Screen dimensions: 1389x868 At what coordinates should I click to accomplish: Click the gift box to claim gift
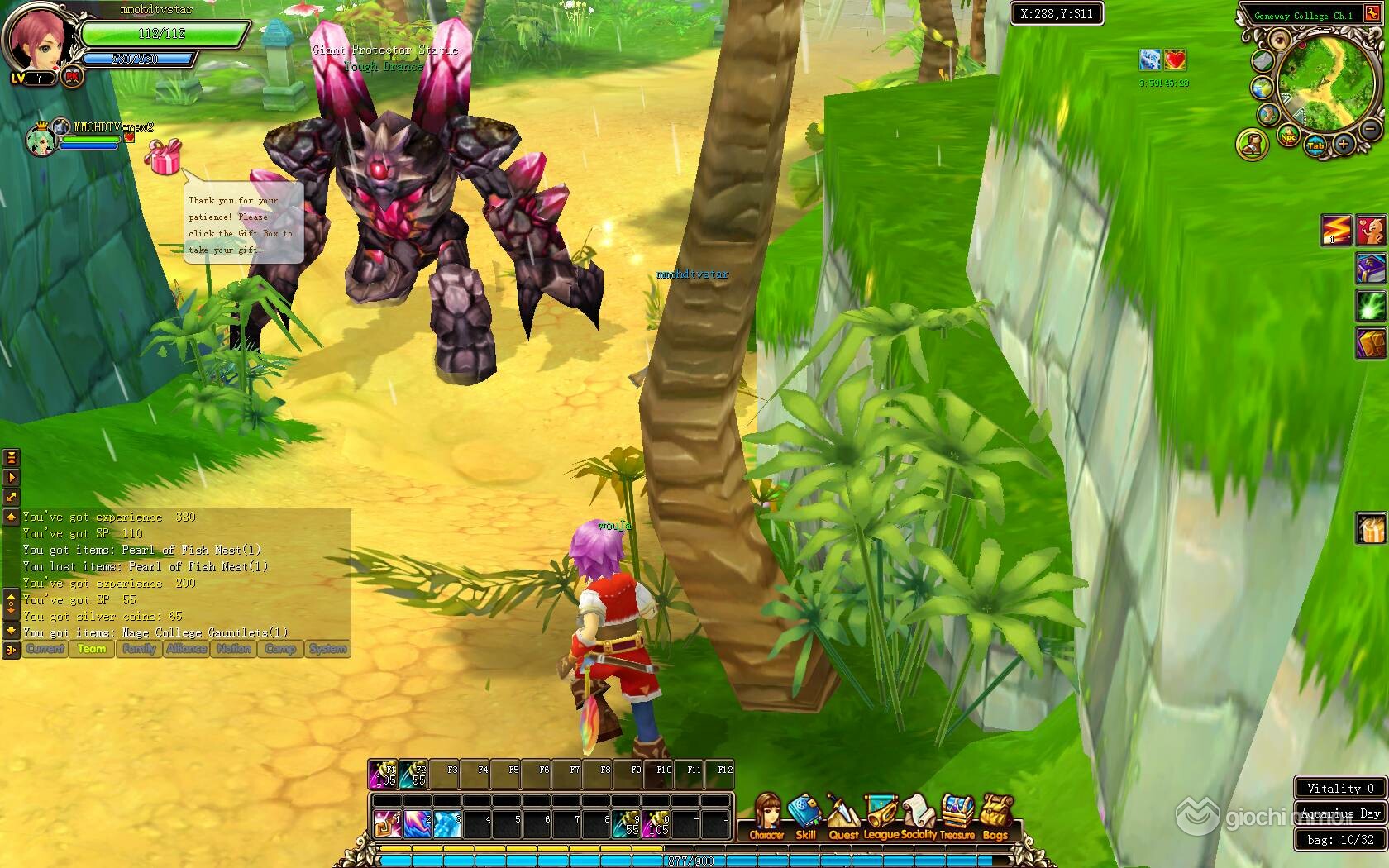tap(164, 157)
